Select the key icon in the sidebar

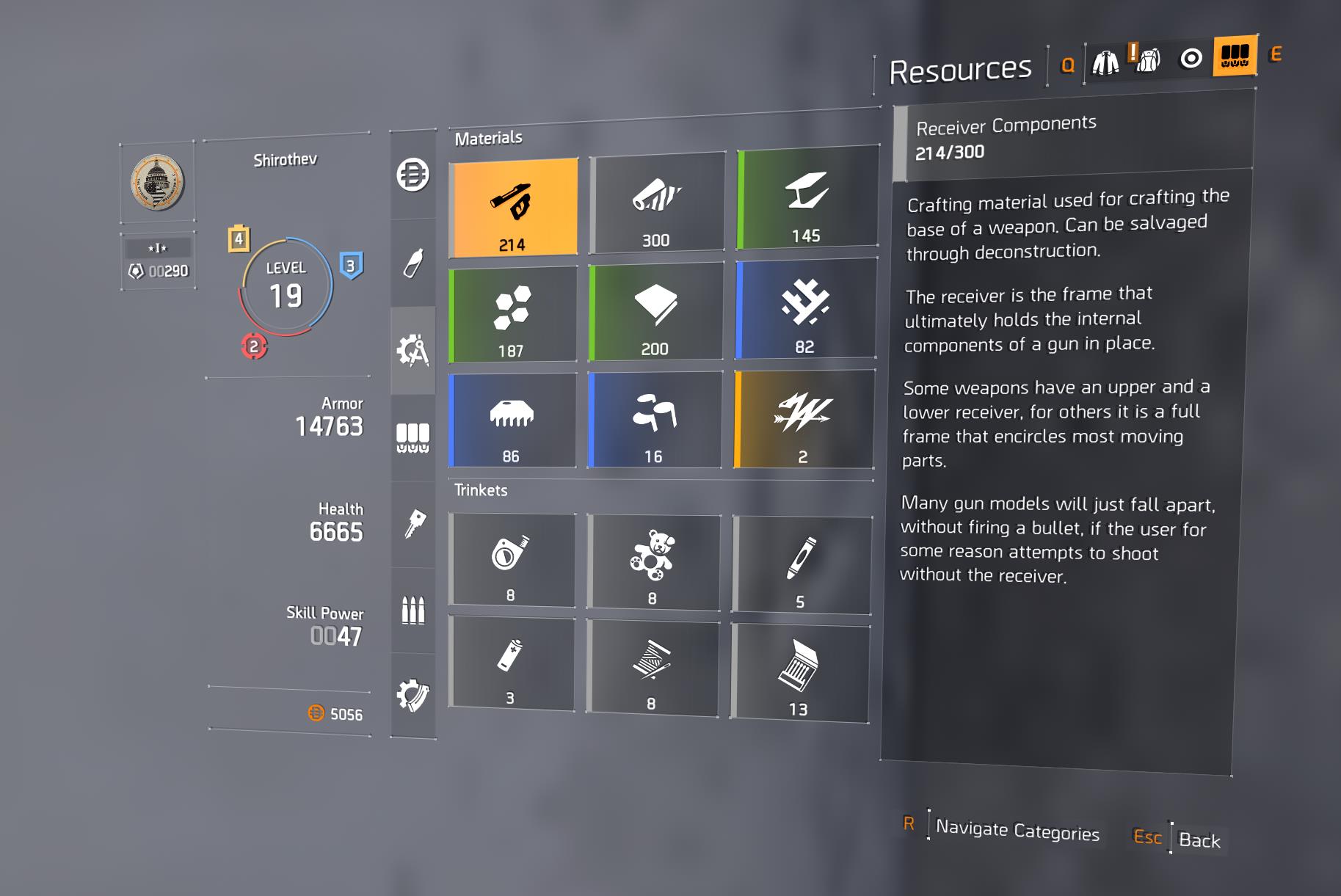pos(413,522)
